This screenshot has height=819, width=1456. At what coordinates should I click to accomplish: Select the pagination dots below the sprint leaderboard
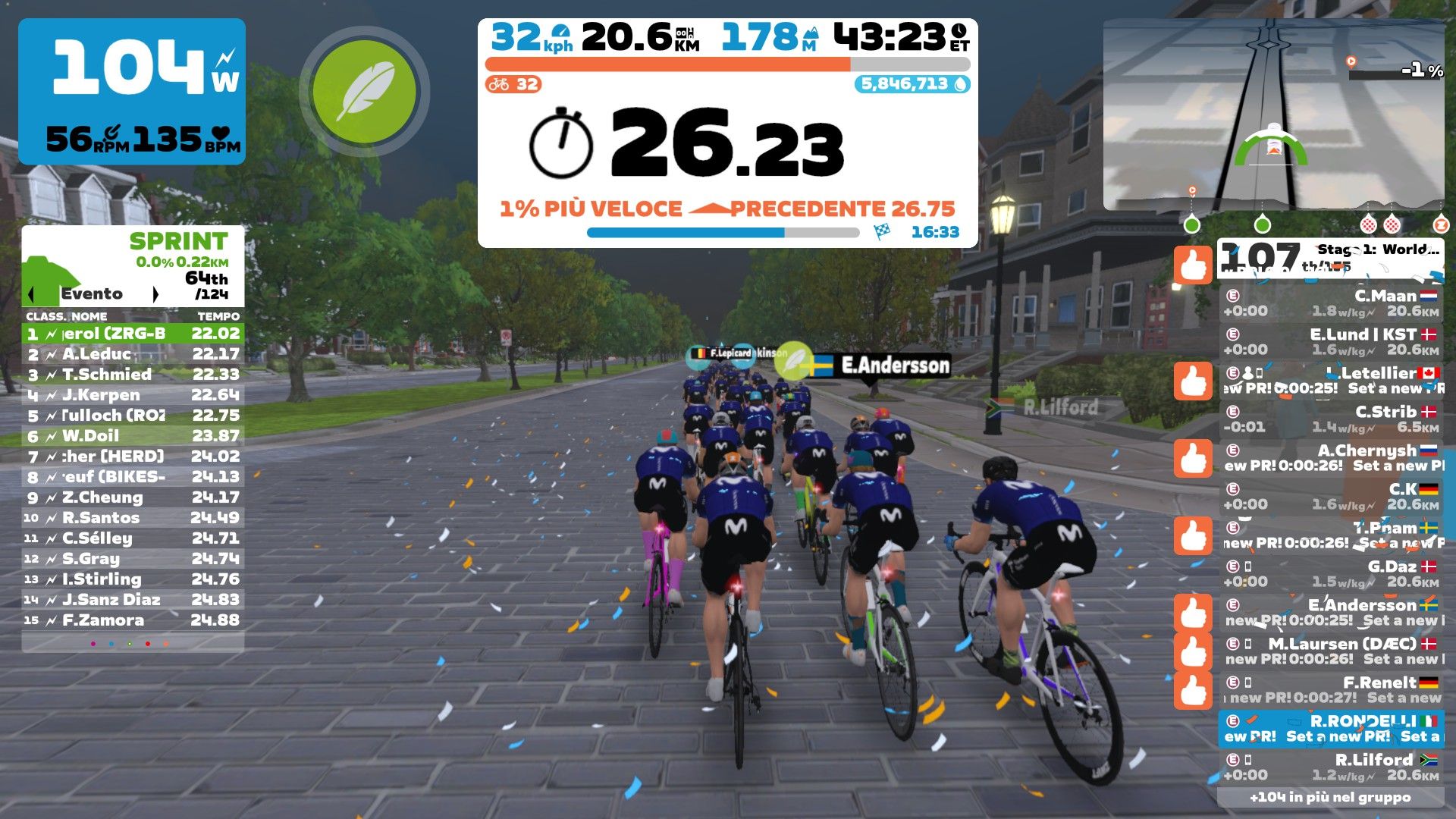[129, 644]
